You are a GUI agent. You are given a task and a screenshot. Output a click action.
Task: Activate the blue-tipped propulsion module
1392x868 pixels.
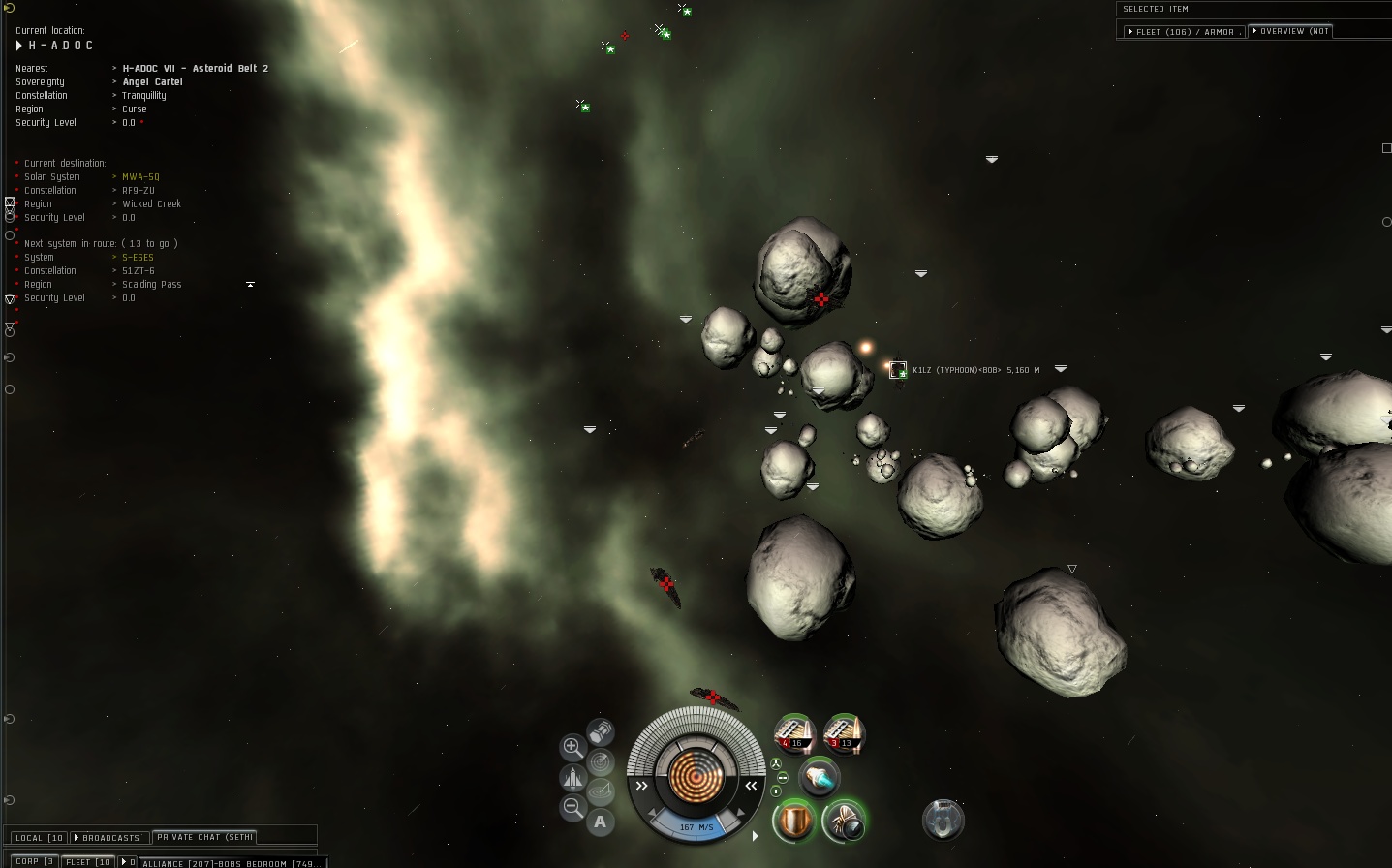click(820, 777)
